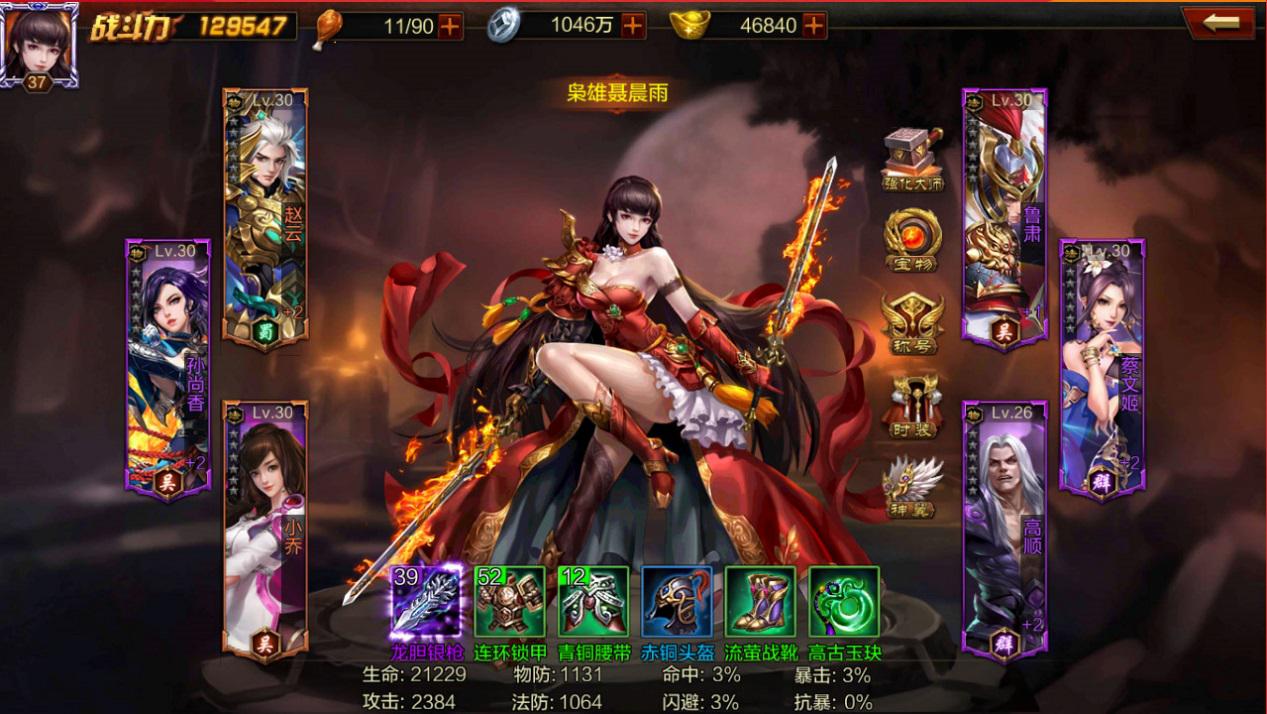Choose the 小乔 hero card

click(265, 530)
